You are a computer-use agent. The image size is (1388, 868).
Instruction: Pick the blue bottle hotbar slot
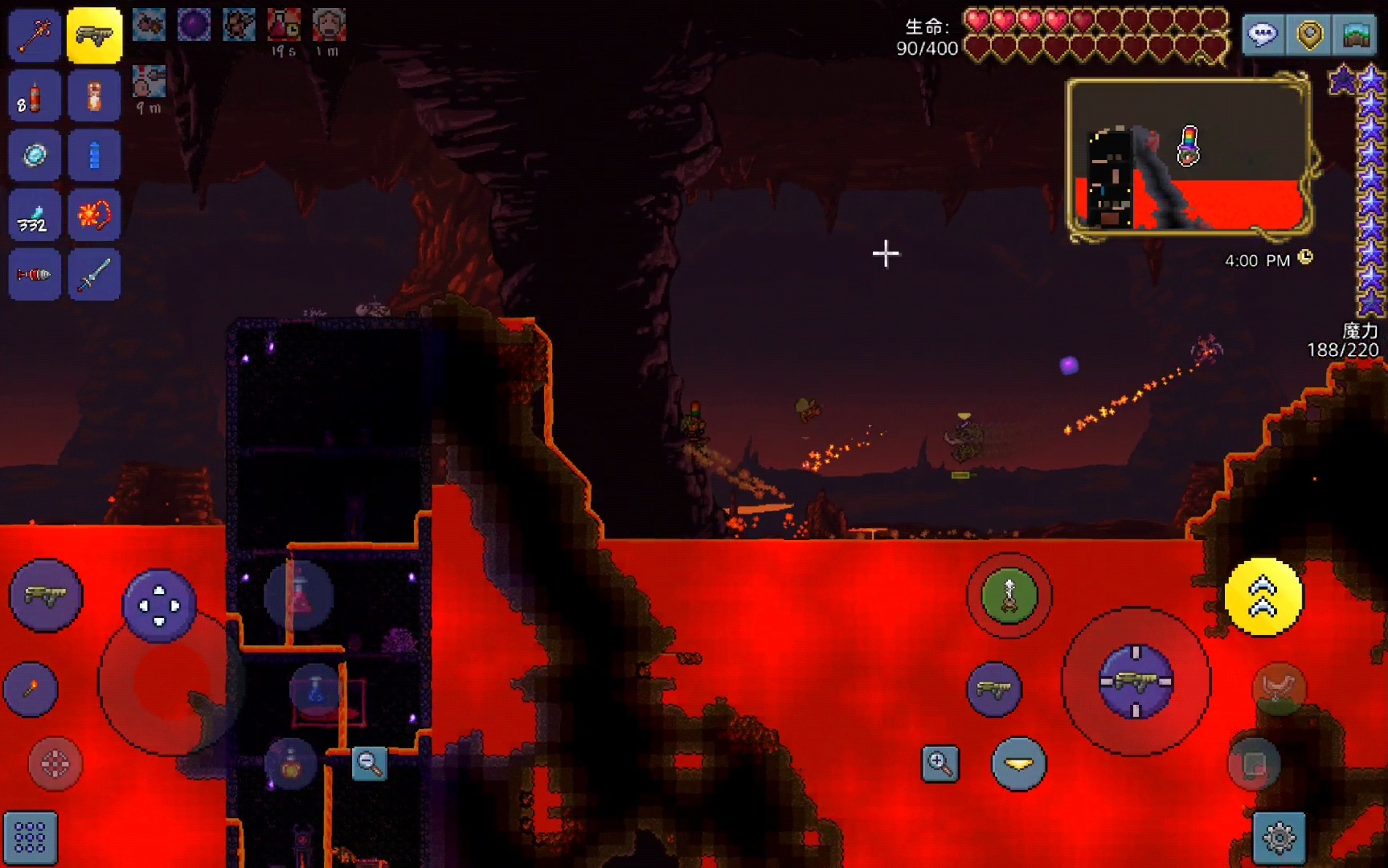point(94,155)
